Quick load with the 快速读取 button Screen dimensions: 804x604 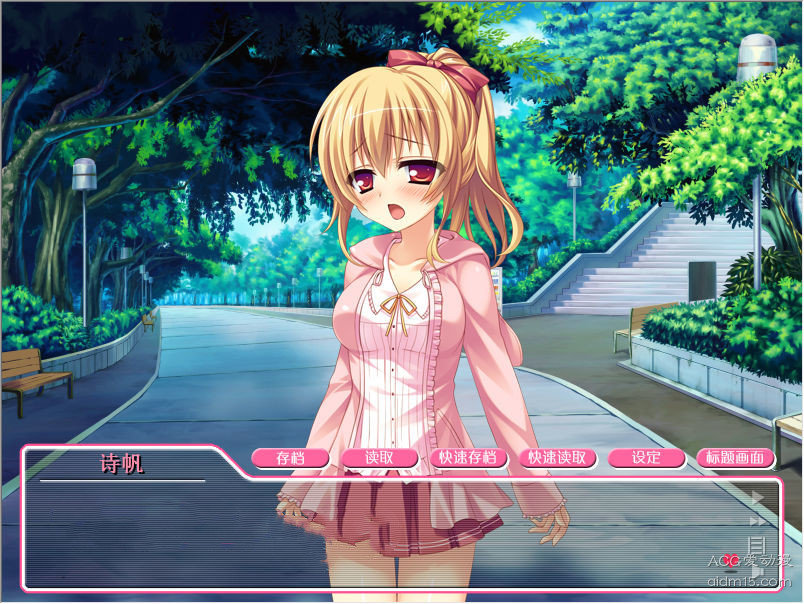tap(558, 458)
